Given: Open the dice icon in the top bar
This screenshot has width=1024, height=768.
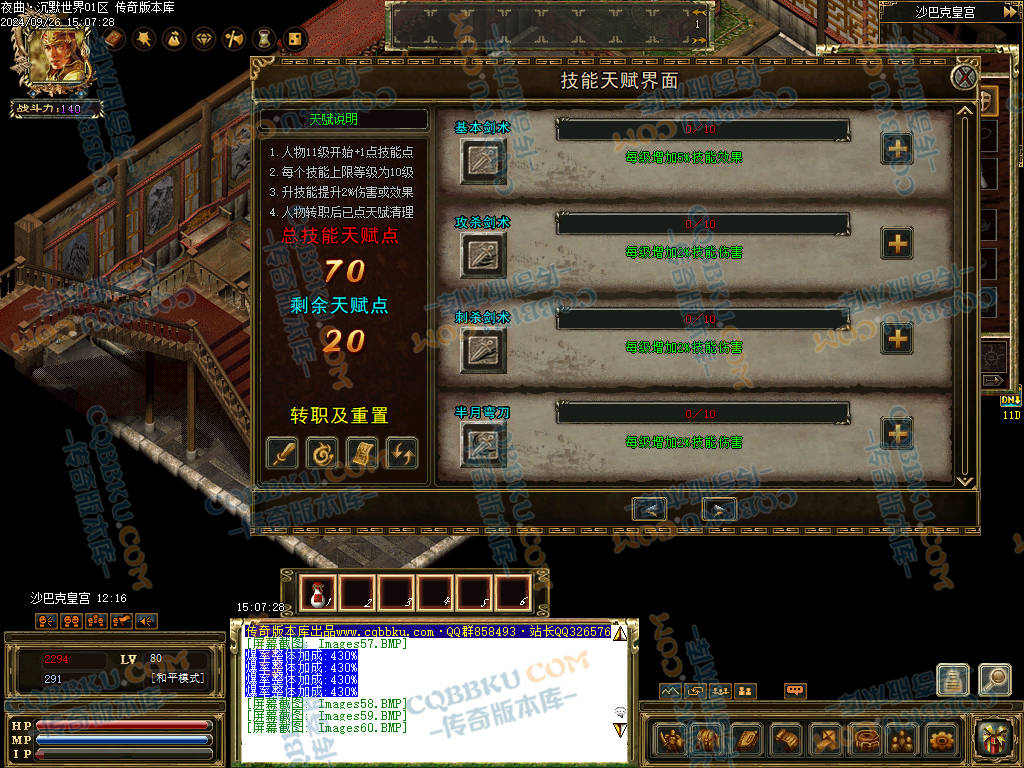Looking at the screenshot, I should tap(295, 39).
